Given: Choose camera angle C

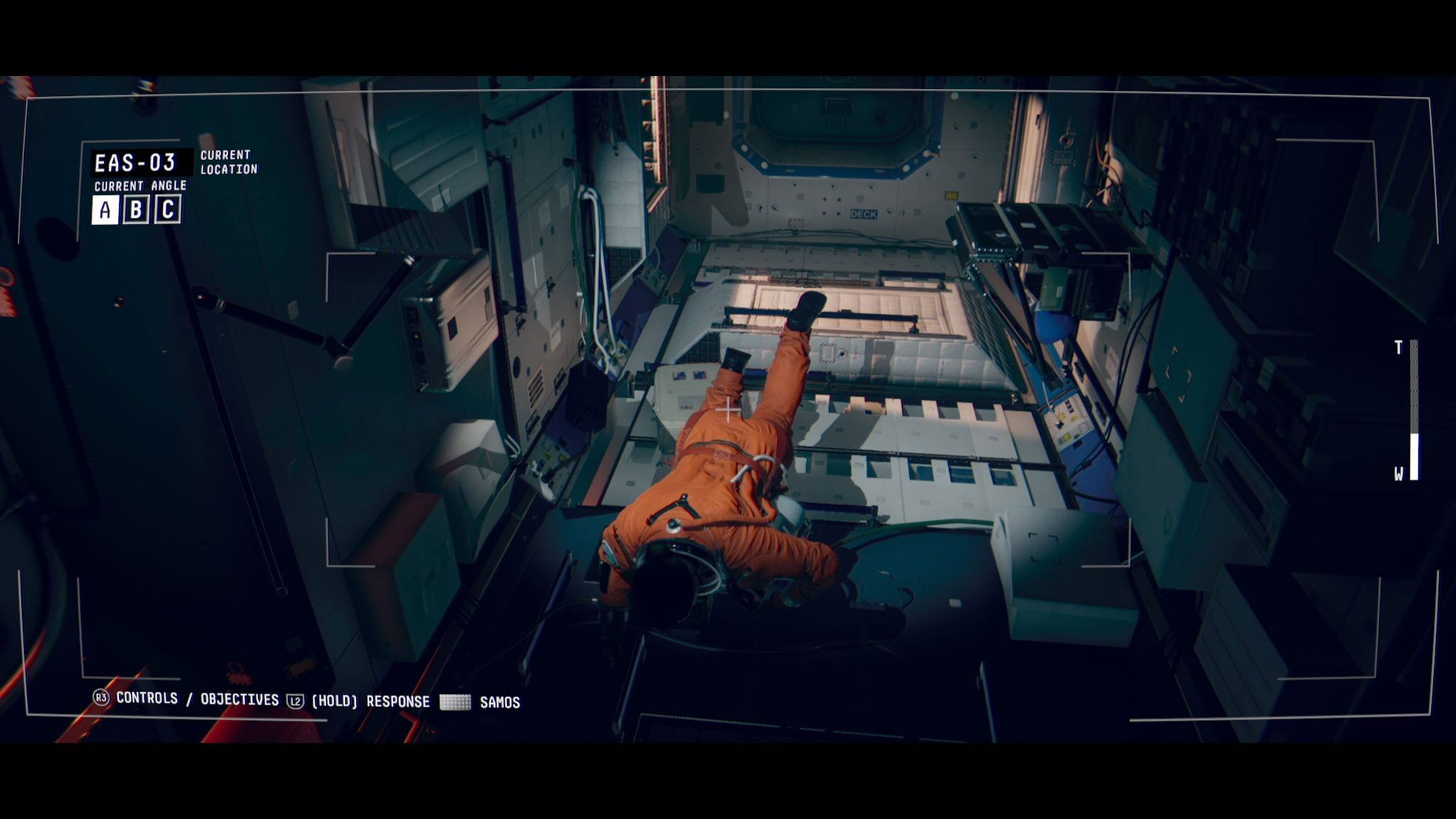Looking at the screenshot, I should (x=168, y=210).
